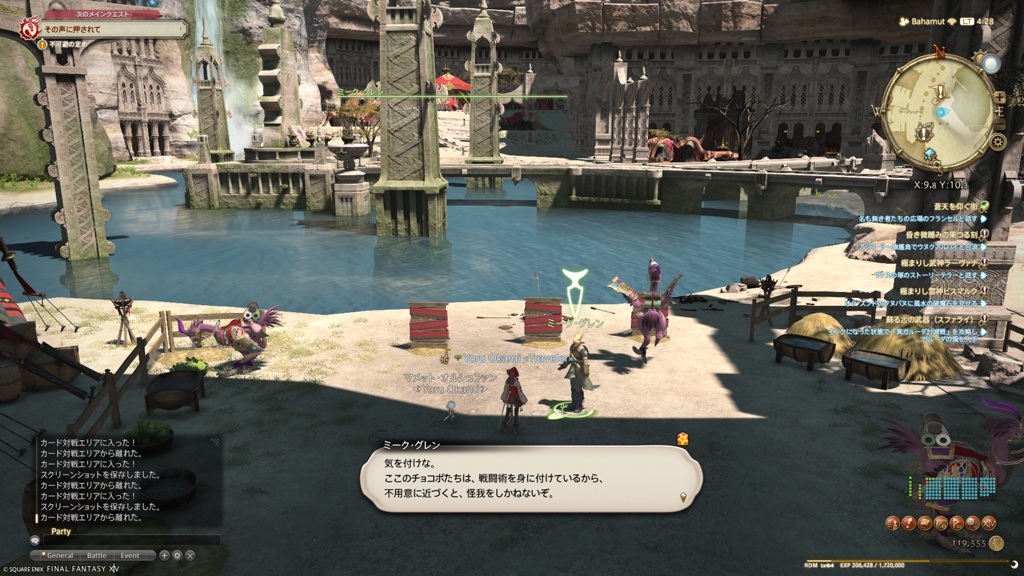The height and width of the screenshot is (576, 1024).
Task: Open the Duty exclamation mark menu icon
Action: click(907, 523)
